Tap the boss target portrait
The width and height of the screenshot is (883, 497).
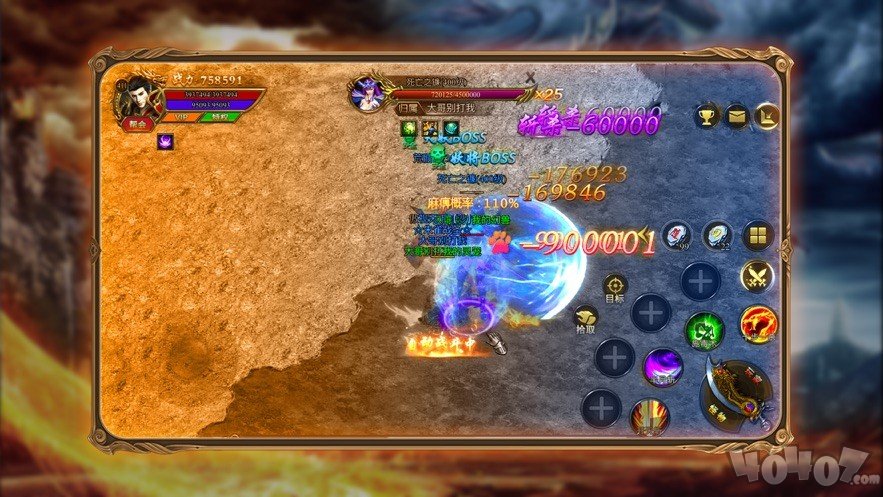pyautogui.click(x=367, y=93)
